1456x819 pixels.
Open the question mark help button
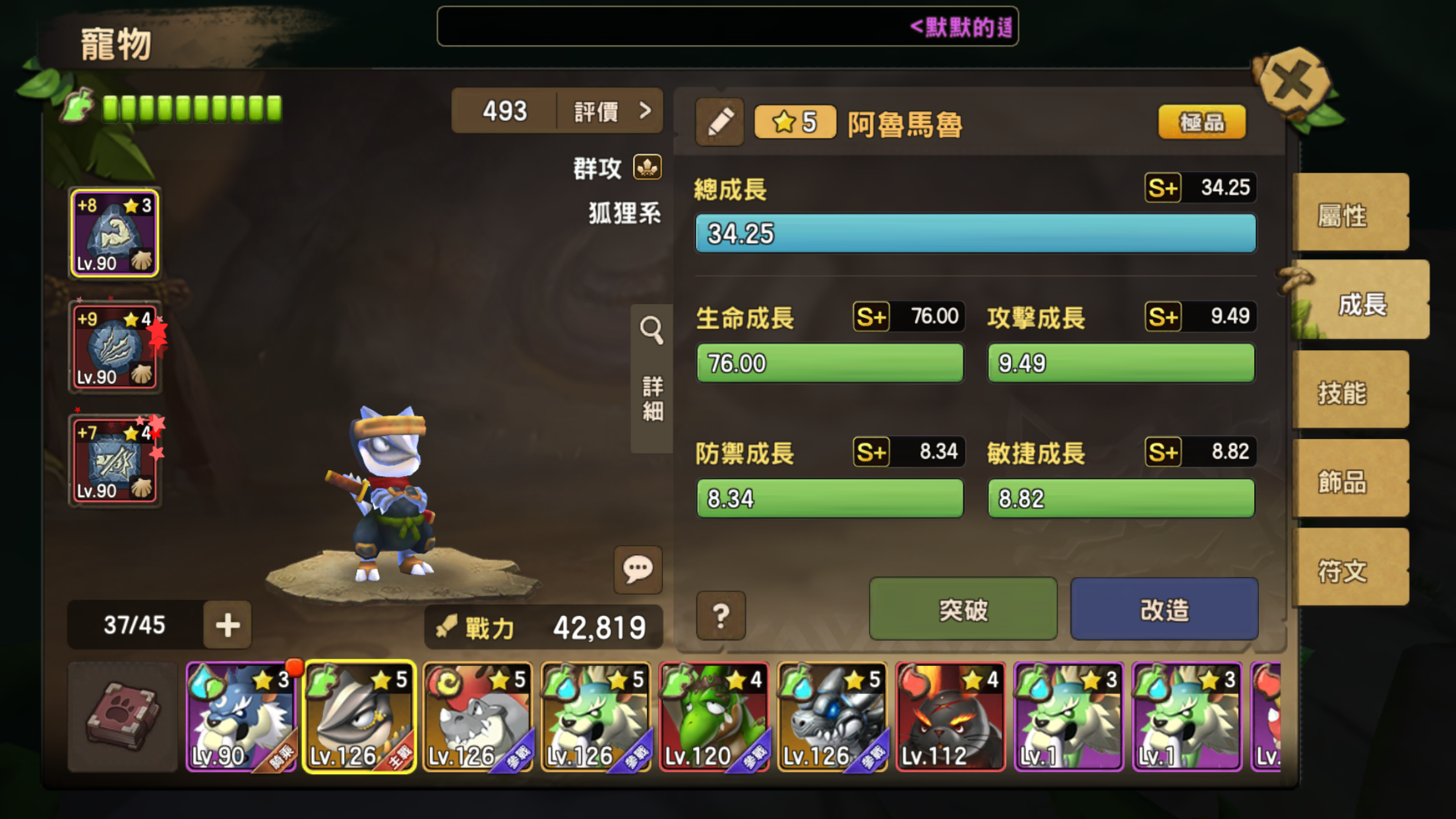pyautogui.click(x=721, y=615)
